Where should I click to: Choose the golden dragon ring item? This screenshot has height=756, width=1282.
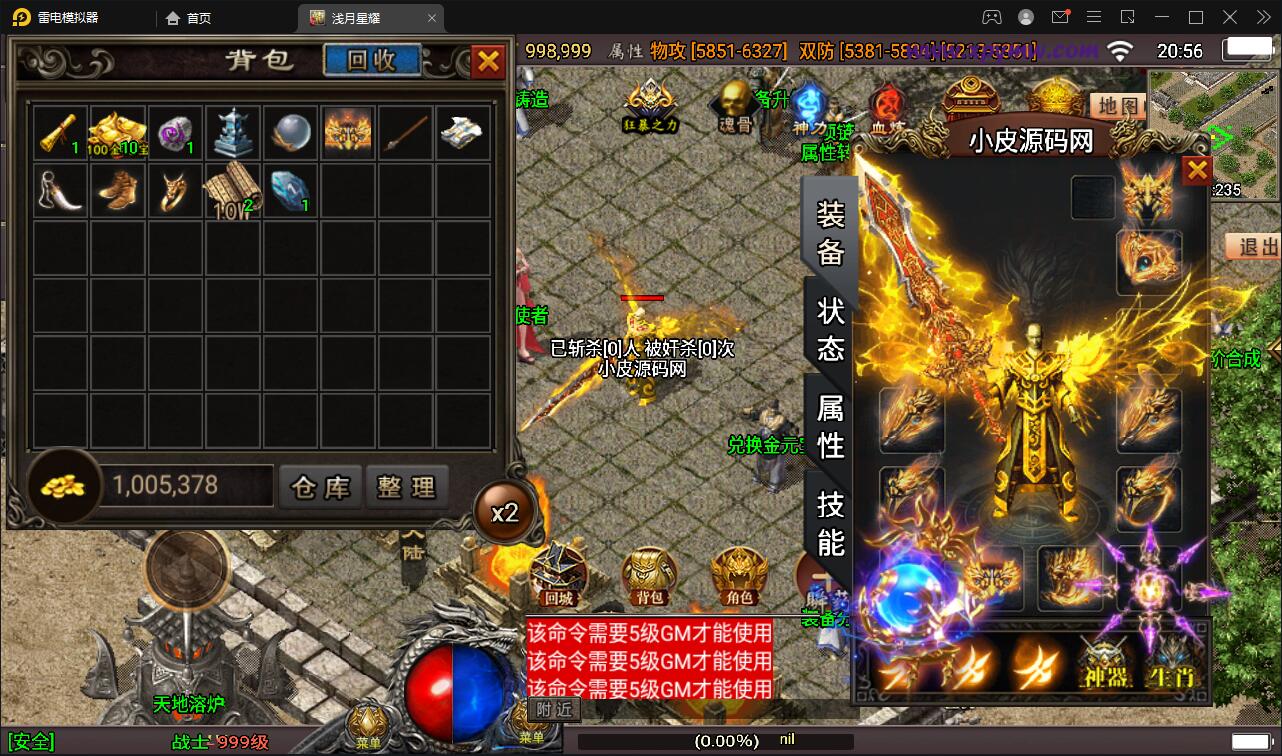(176, 190)
